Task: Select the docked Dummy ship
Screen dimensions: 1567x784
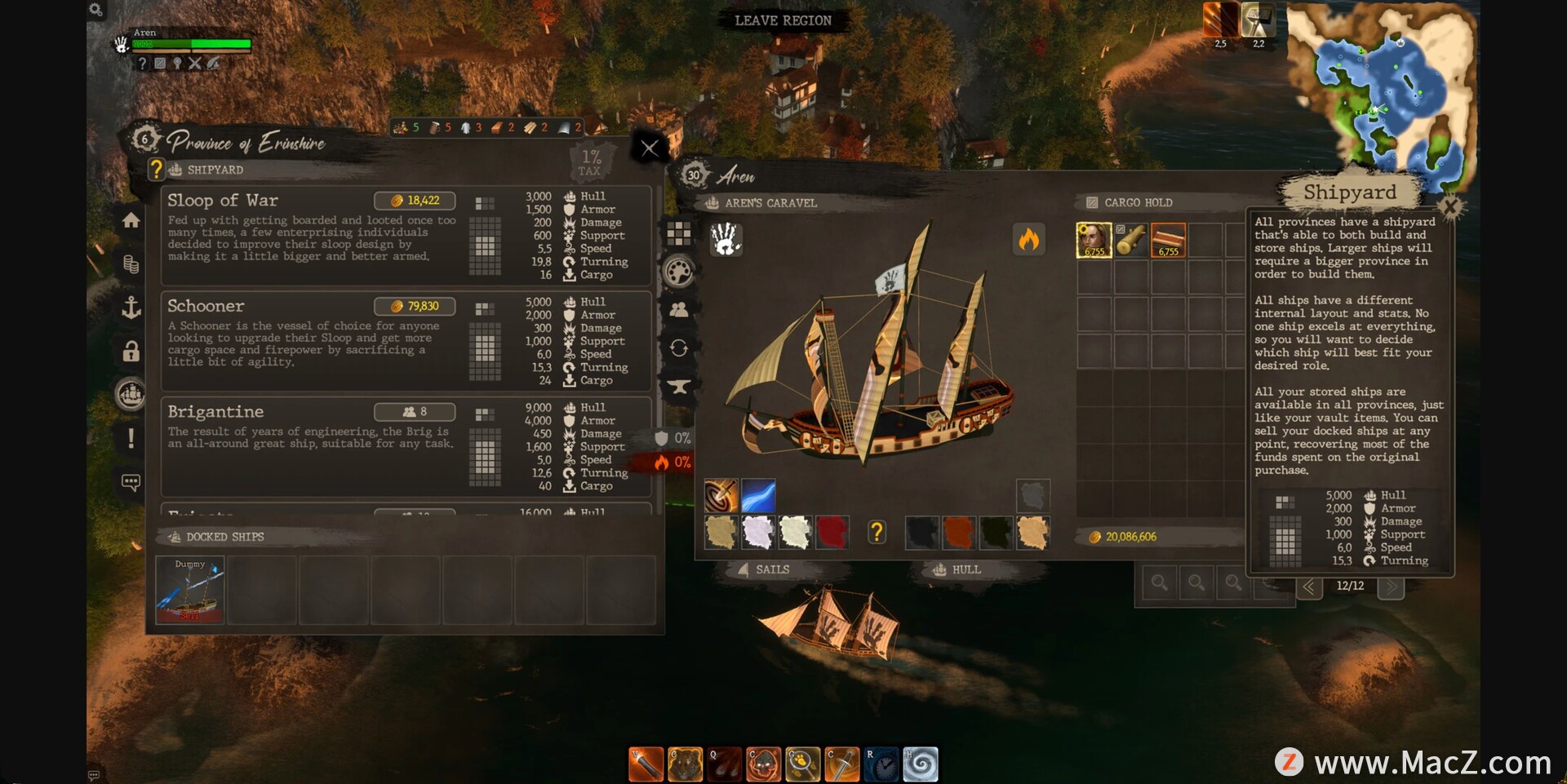Action: pyautogui.click(x=190, y=591)
